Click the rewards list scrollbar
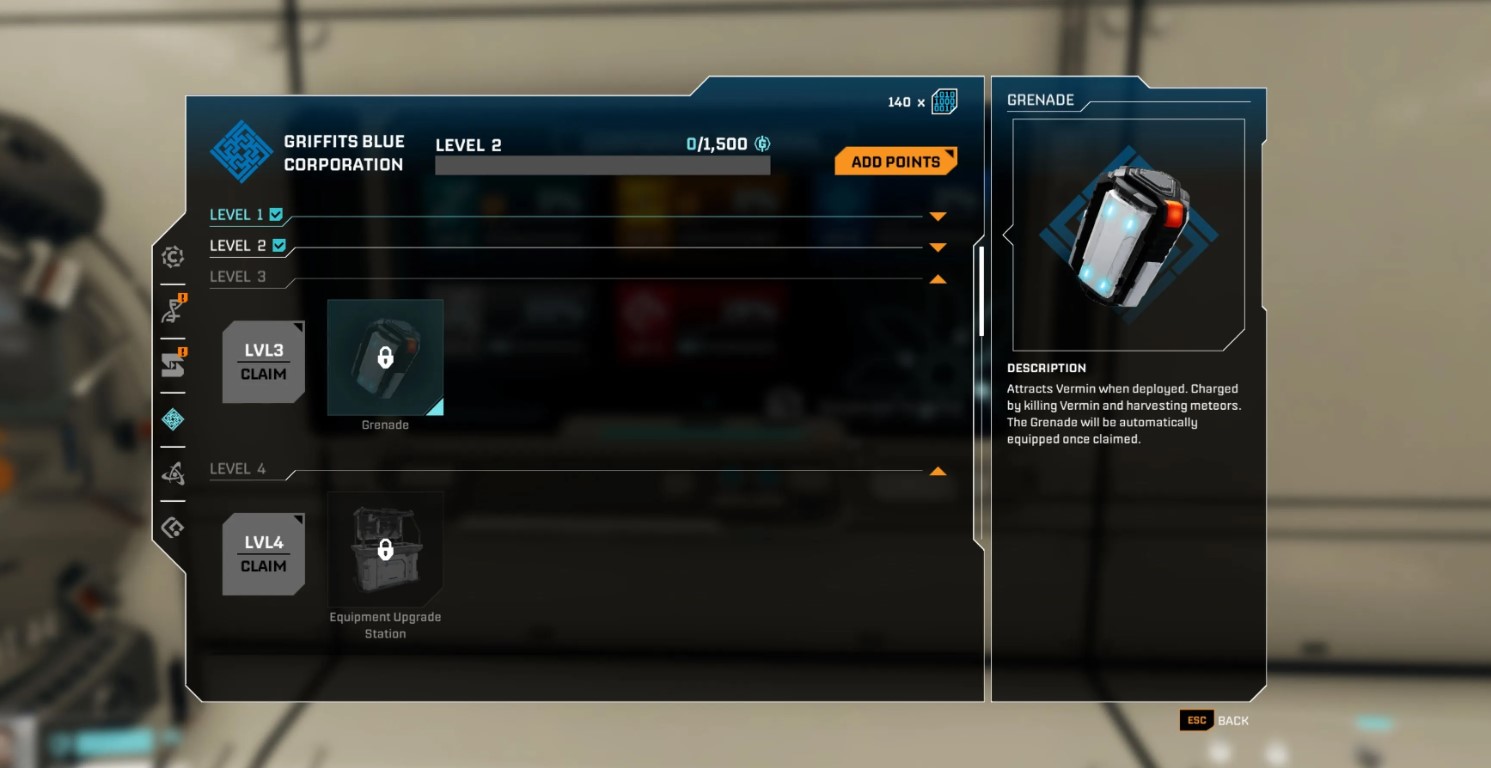 pyautogui.click(x=981, y=291)
